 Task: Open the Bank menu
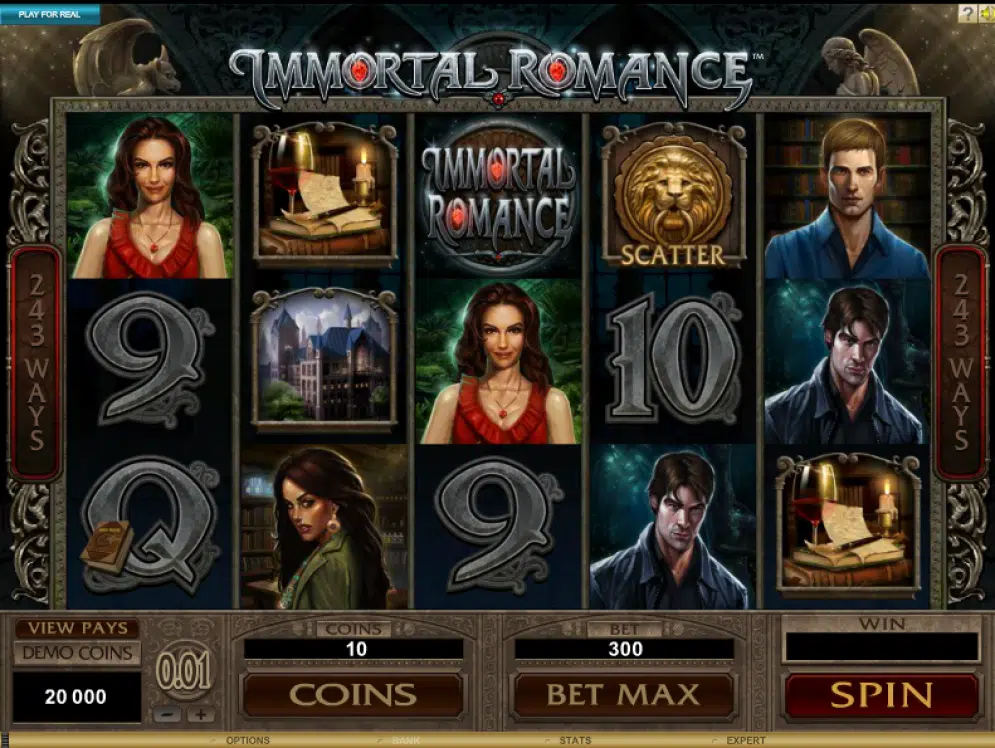(405, 741)
